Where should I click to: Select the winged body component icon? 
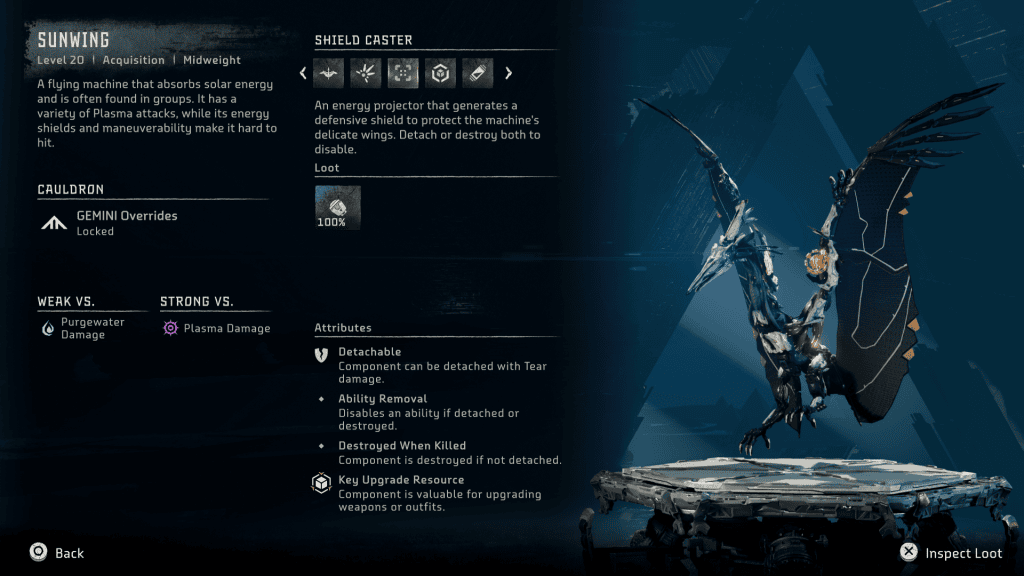click(x=329, y=73)
